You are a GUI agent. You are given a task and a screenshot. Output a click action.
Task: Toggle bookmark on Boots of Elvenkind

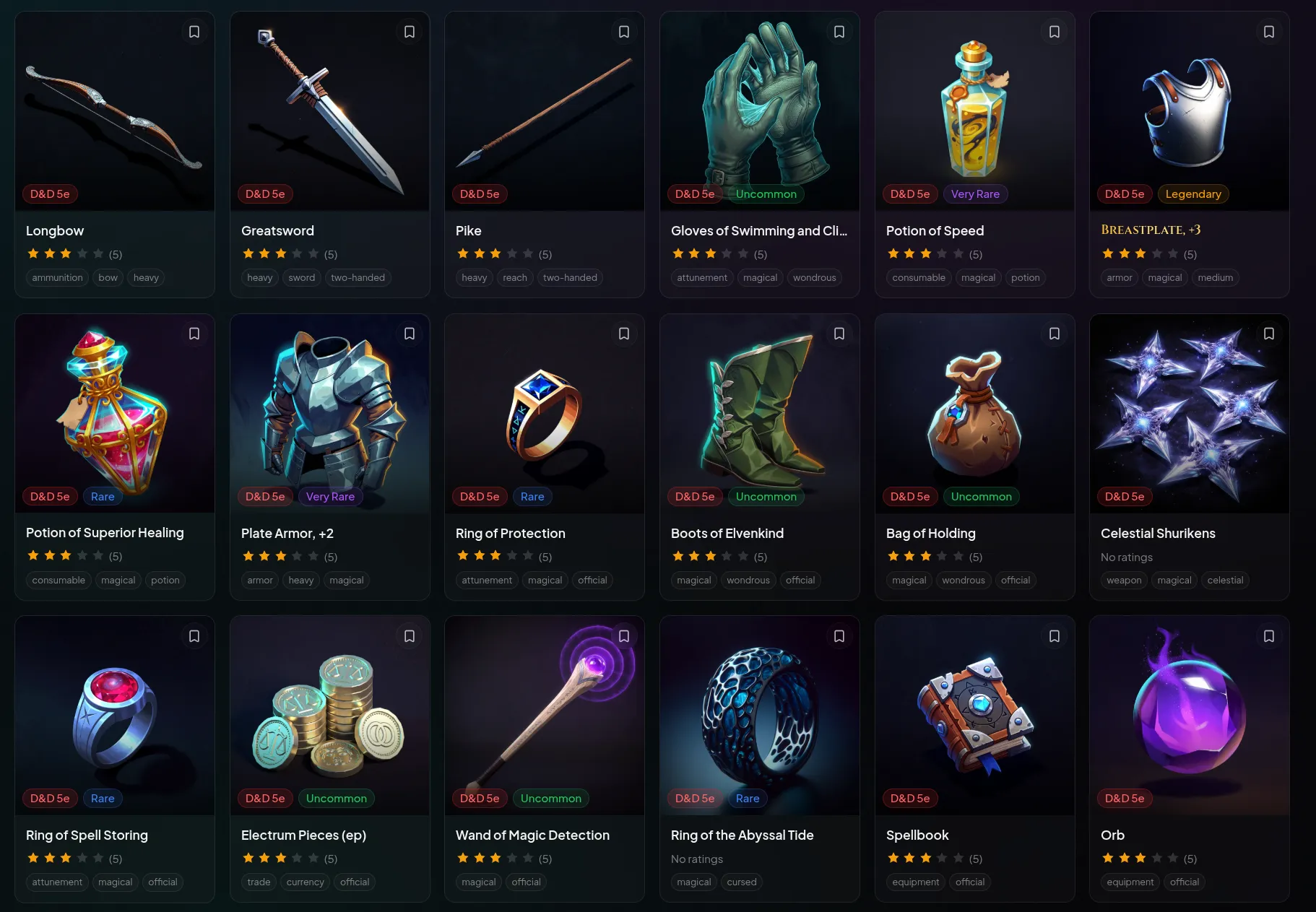click(x=839, y=333)
